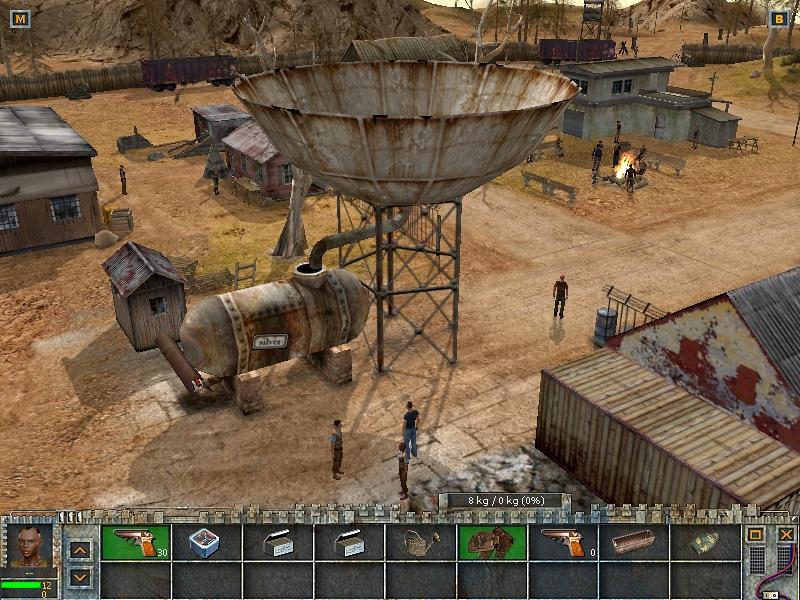Click the B button in the corner
The image size is (800, 600).
pyautogui.click(x=779, y=18)
